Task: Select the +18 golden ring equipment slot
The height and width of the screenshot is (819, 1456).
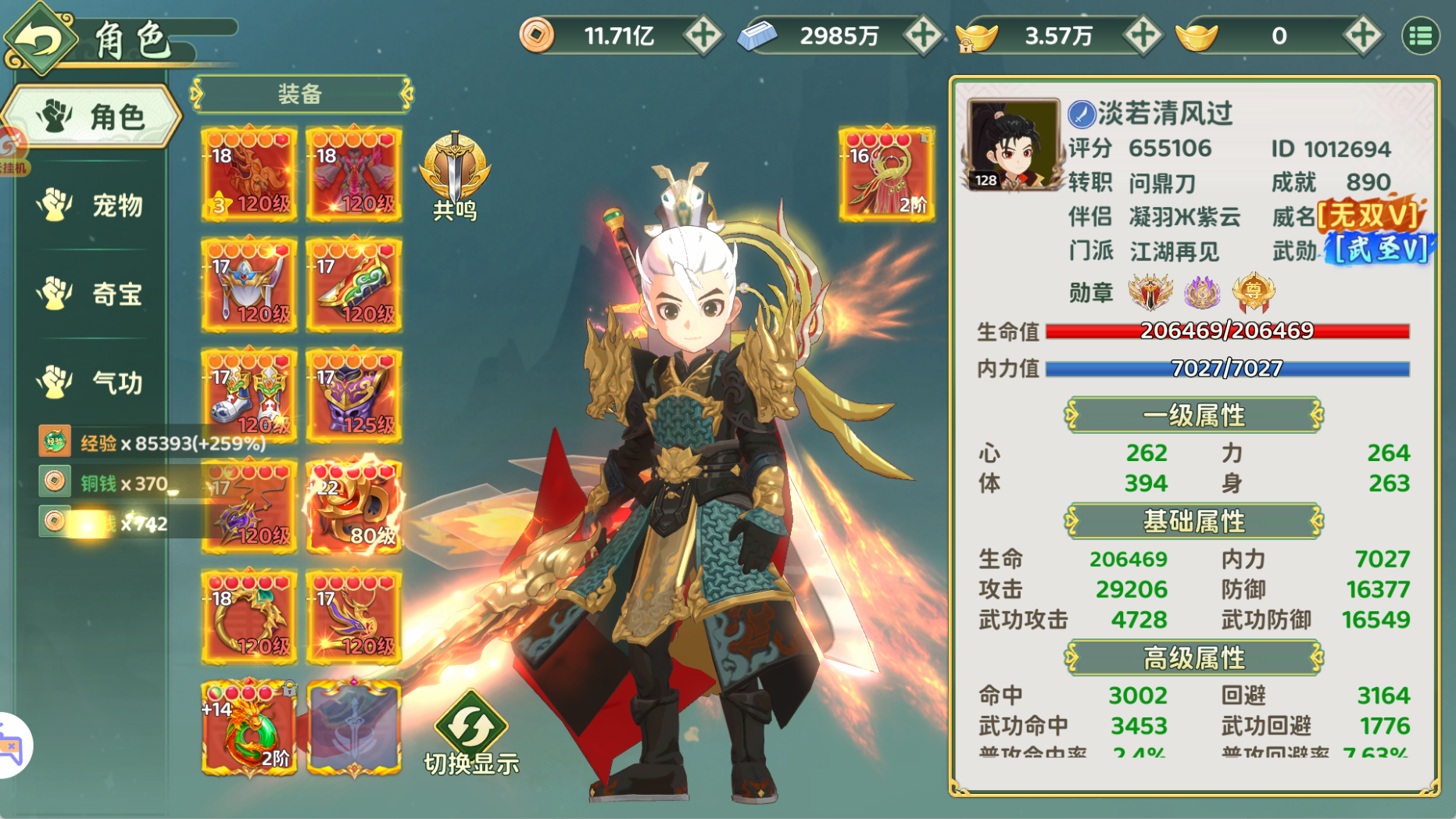Action: pos(249,617)
